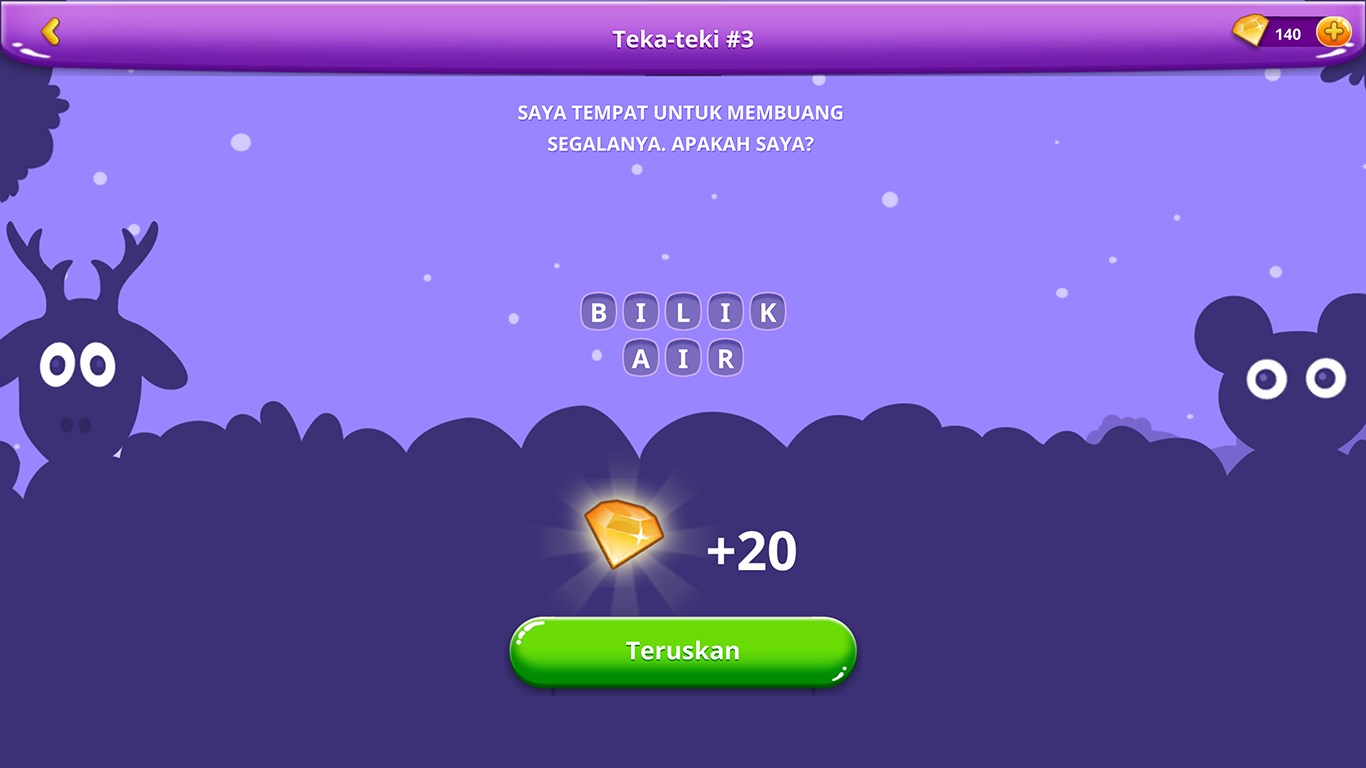Select the second I tile in BILIK
This screenshot has height=768, width=1366.
[725, 311]
